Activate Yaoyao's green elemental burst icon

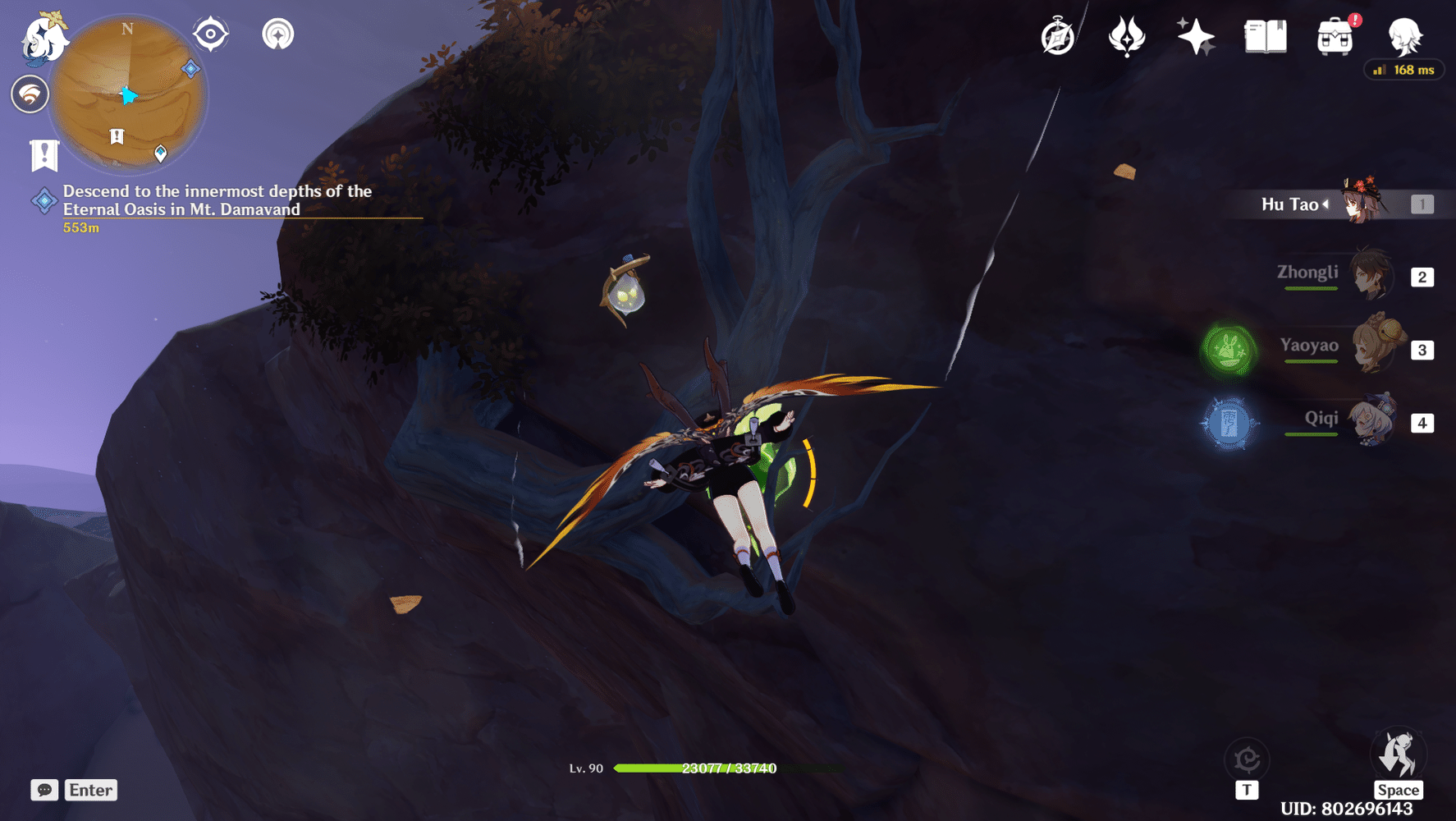[x=1229, y=351]
